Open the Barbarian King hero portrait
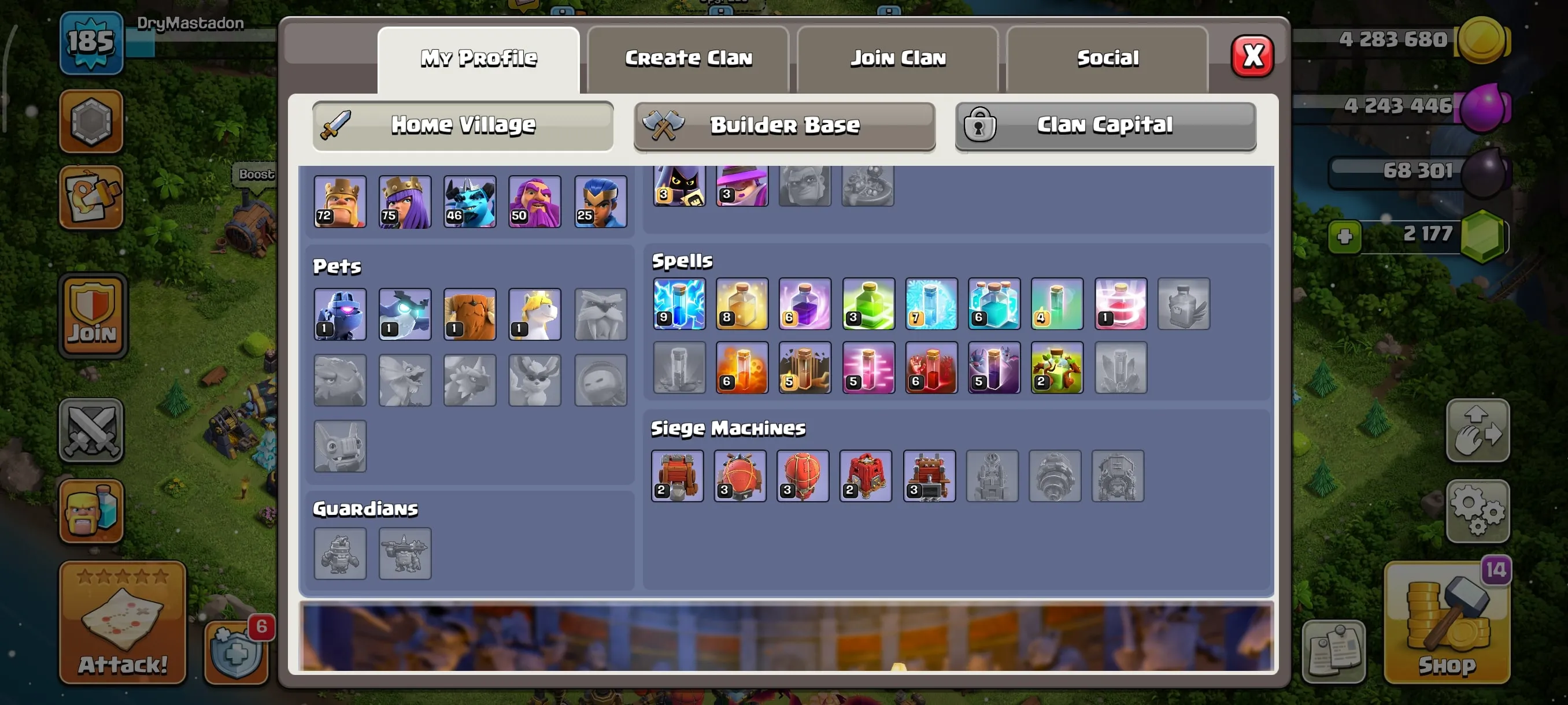Viewport: 1568px width, 705px height. (339, 201)
